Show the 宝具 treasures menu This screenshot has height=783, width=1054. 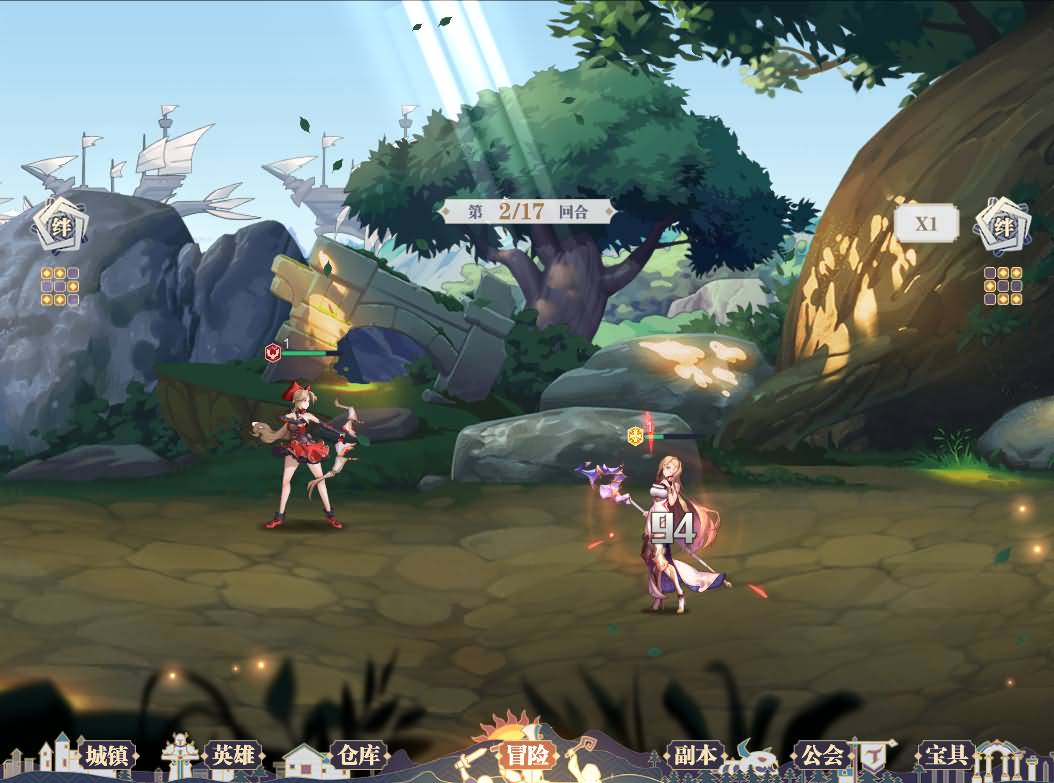pos(945,755)
